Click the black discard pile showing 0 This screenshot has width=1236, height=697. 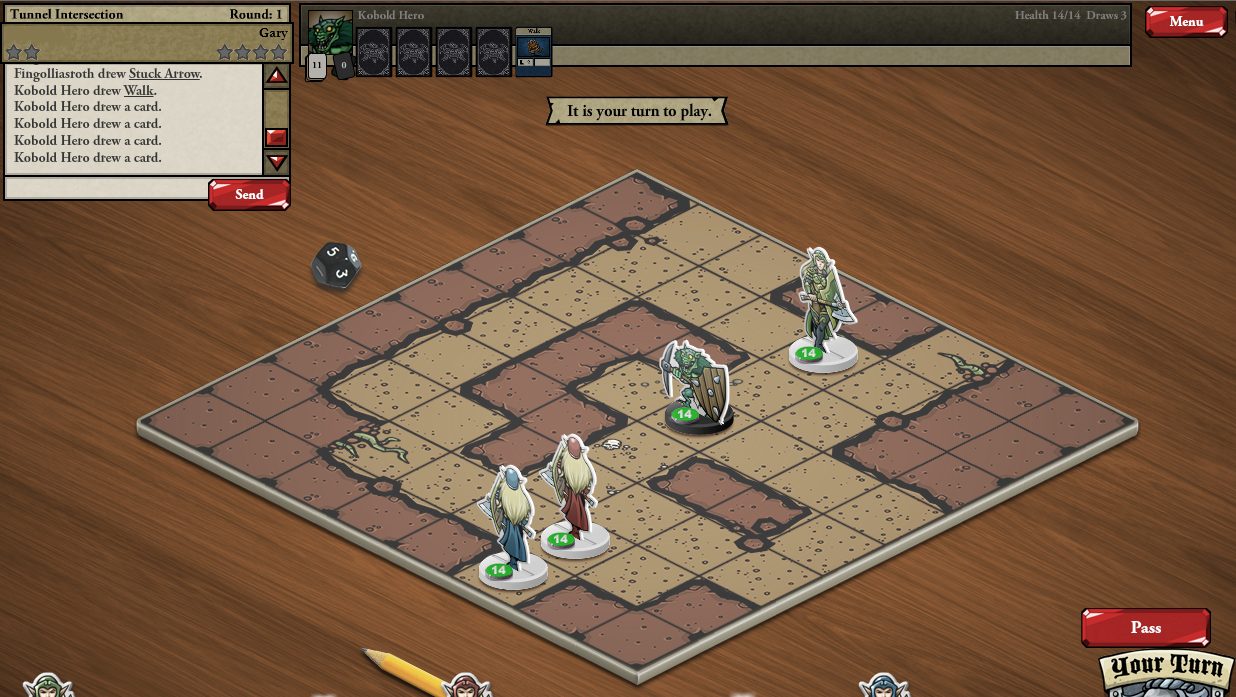[x=342, y=67]
